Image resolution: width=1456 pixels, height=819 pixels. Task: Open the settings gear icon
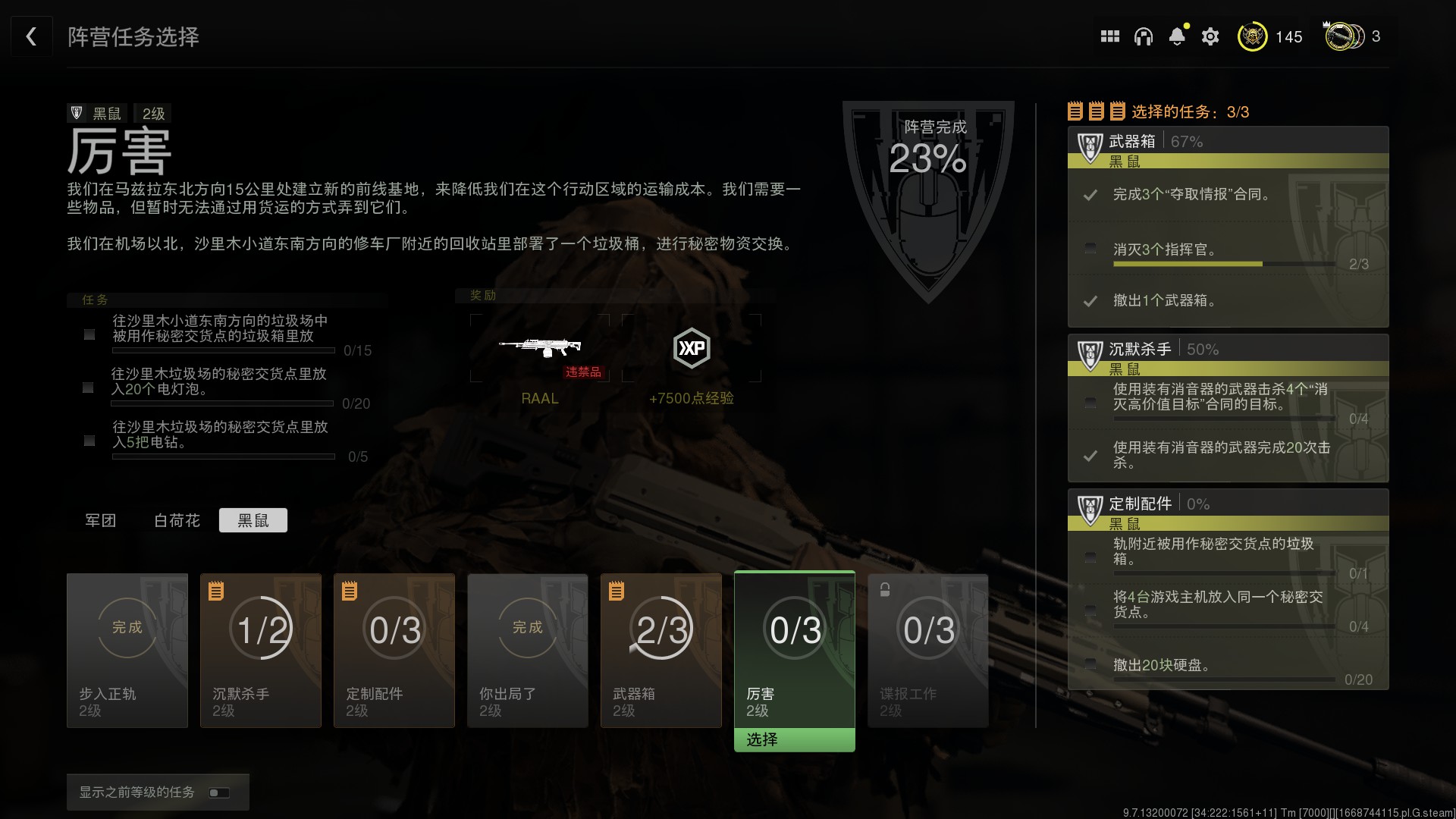pos(1210,36)
